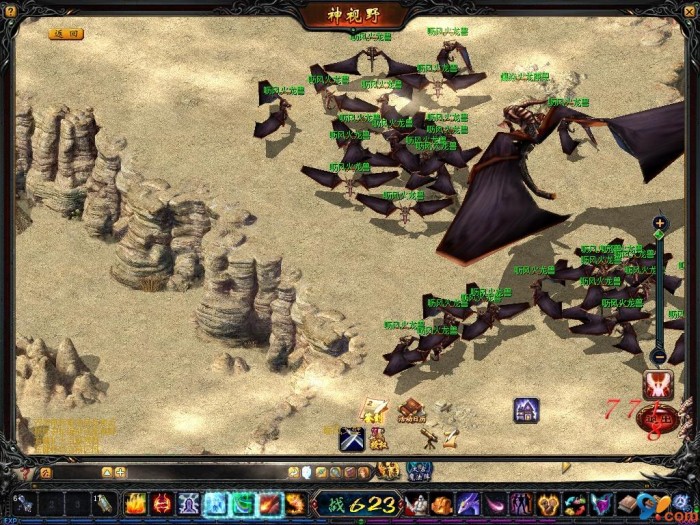Activate the red fire slash skill

click(x=270, y=504)
